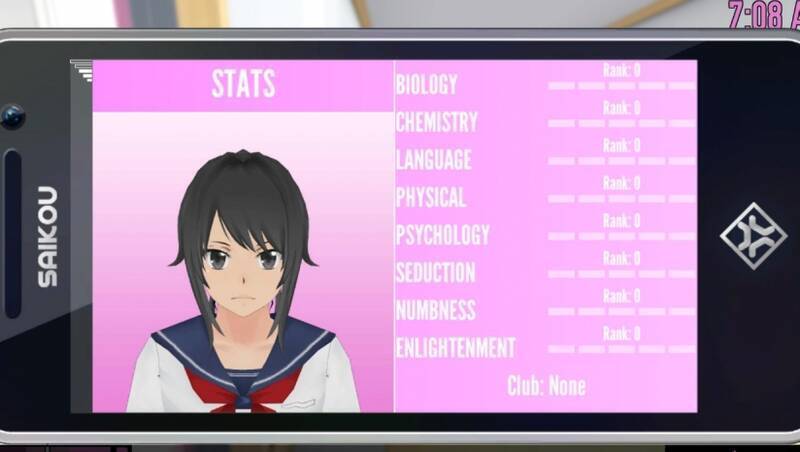Choose the Seduction stat row

click(x=436, y=272)
